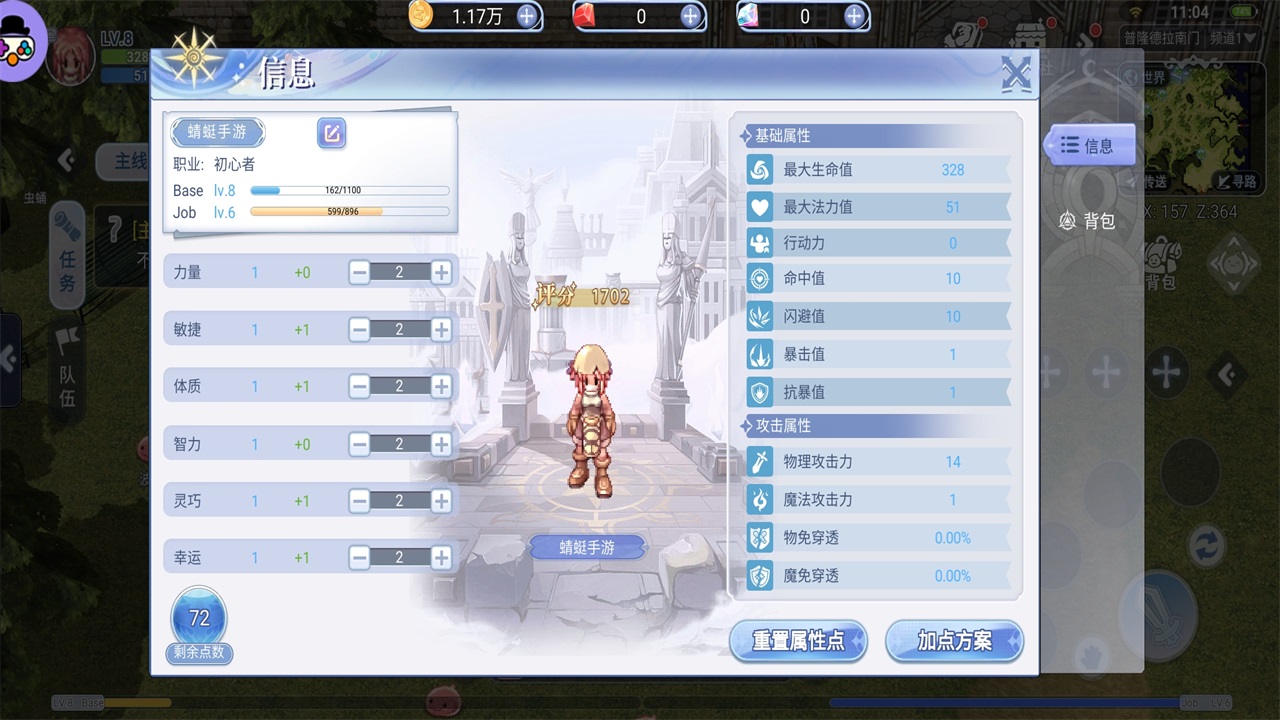Add one point to 灵巧
This screenshot has height=720, width=1280.
(x=441, y=500)
